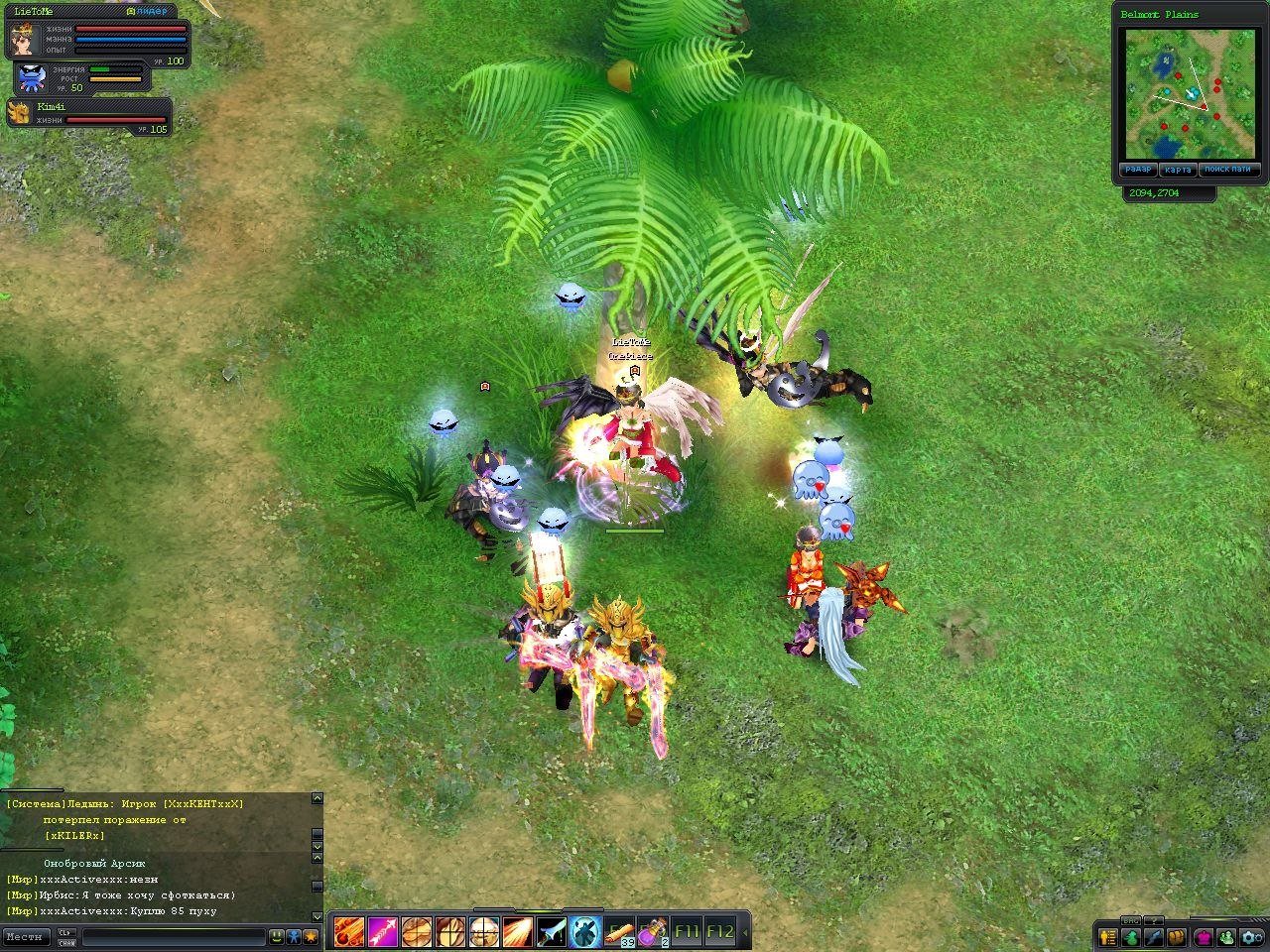Select party member Kim4i's portrait
The width and height of the screenshot is (1270, 952).
[x=19, y=112]
